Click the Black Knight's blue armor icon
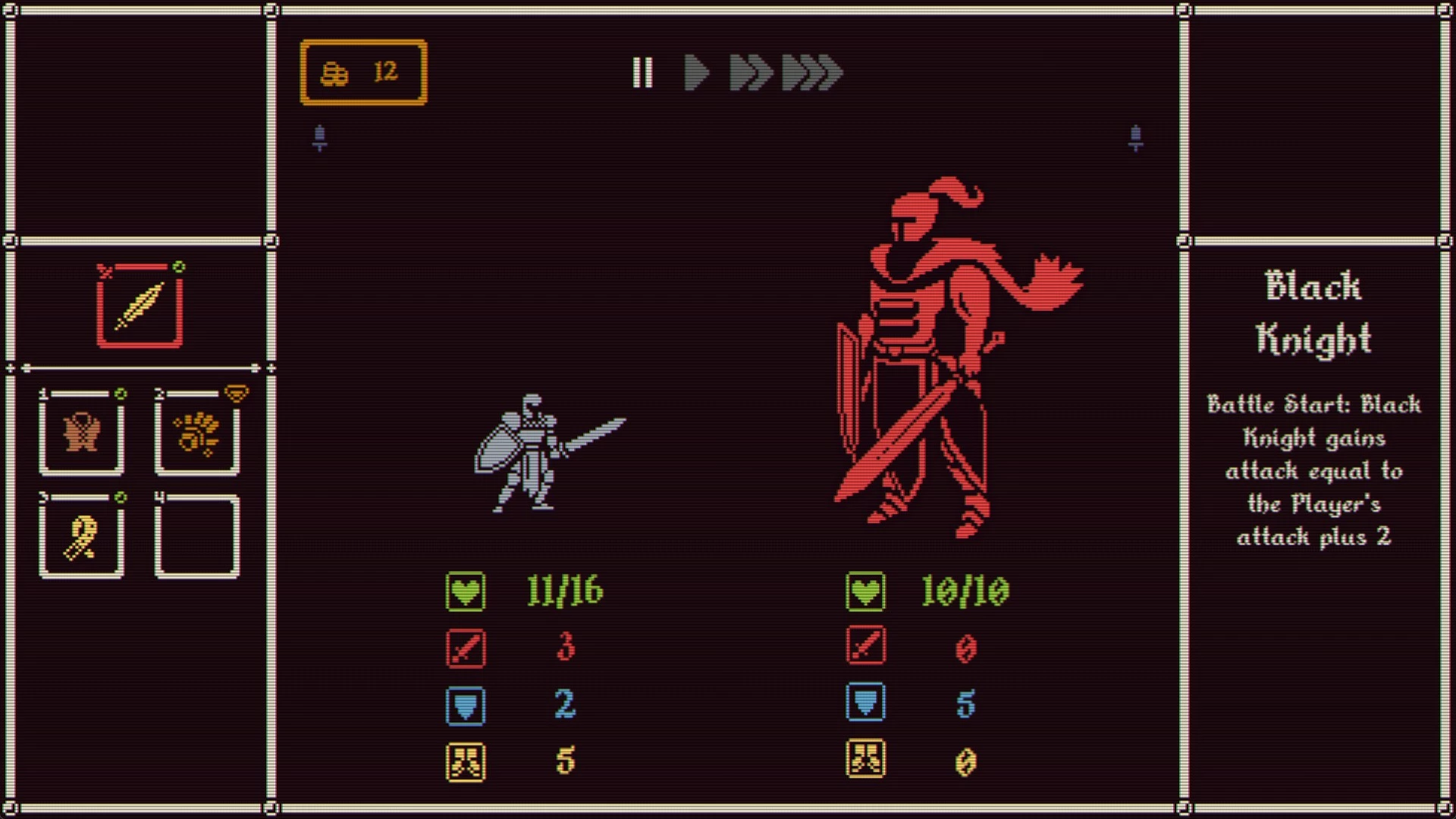The image size is (1456, 819). click(x=865, y=702)
